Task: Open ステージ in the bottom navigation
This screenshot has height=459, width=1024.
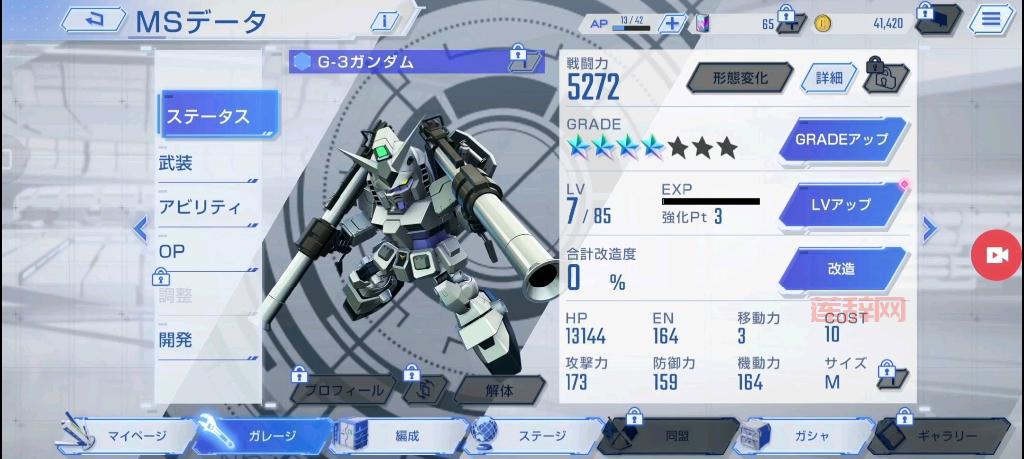Action: (535, 436)
